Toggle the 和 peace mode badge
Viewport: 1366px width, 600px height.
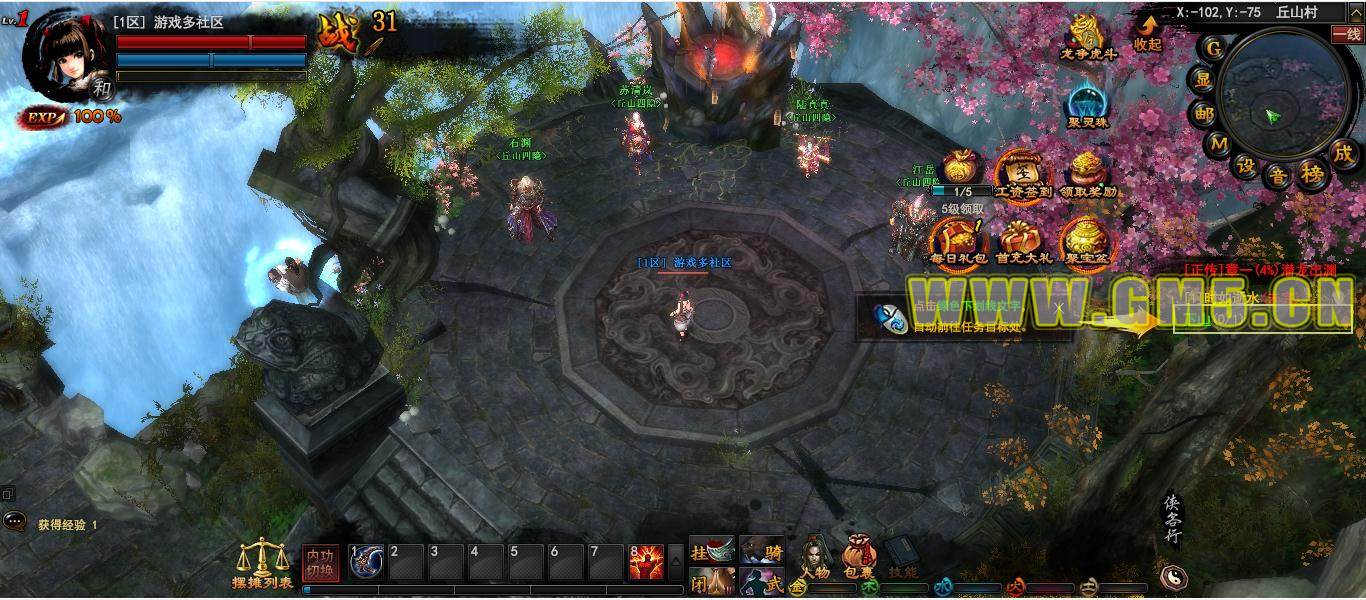pos(102,88)
